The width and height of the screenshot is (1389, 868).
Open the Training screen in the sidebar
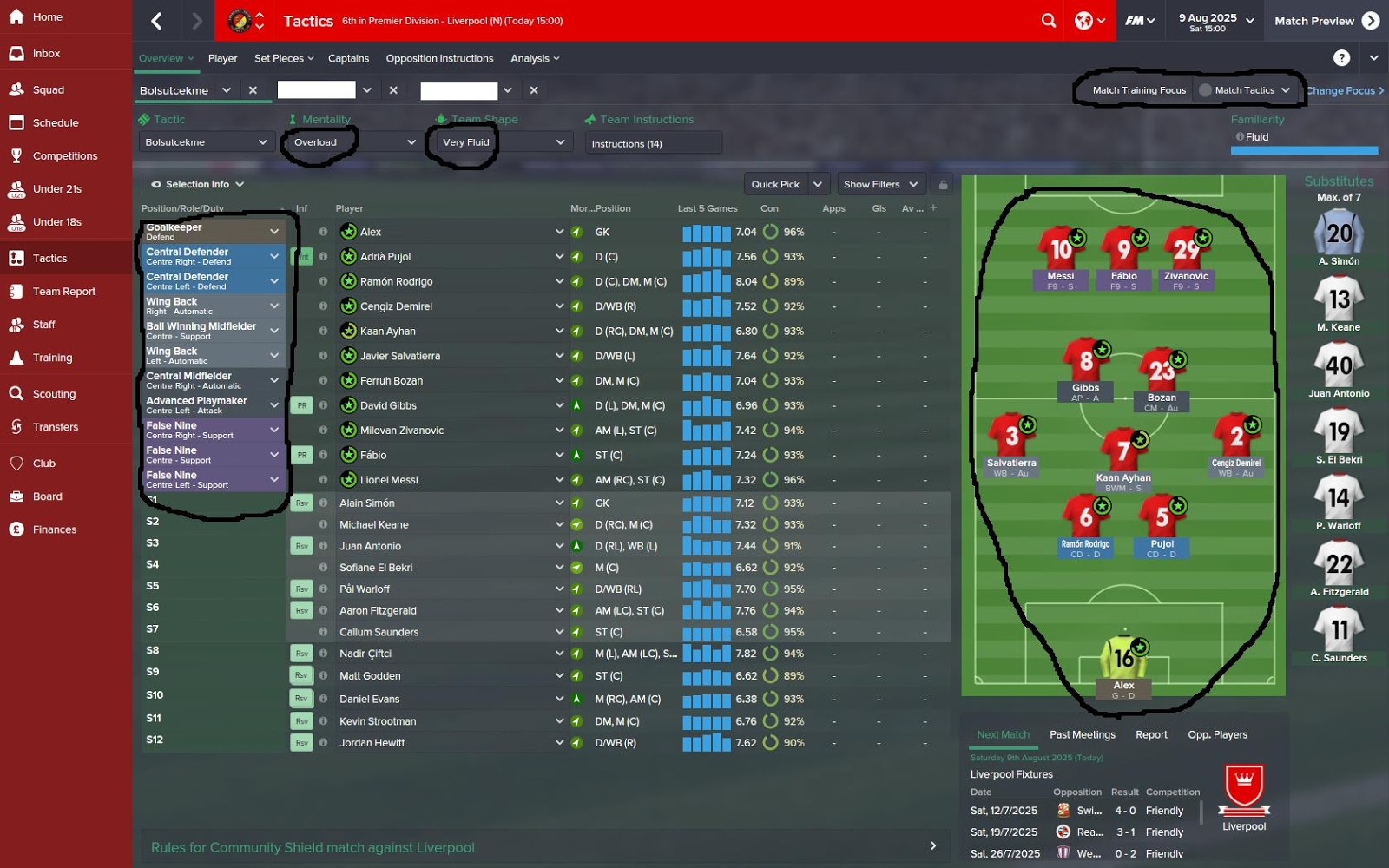click(52, 358)
